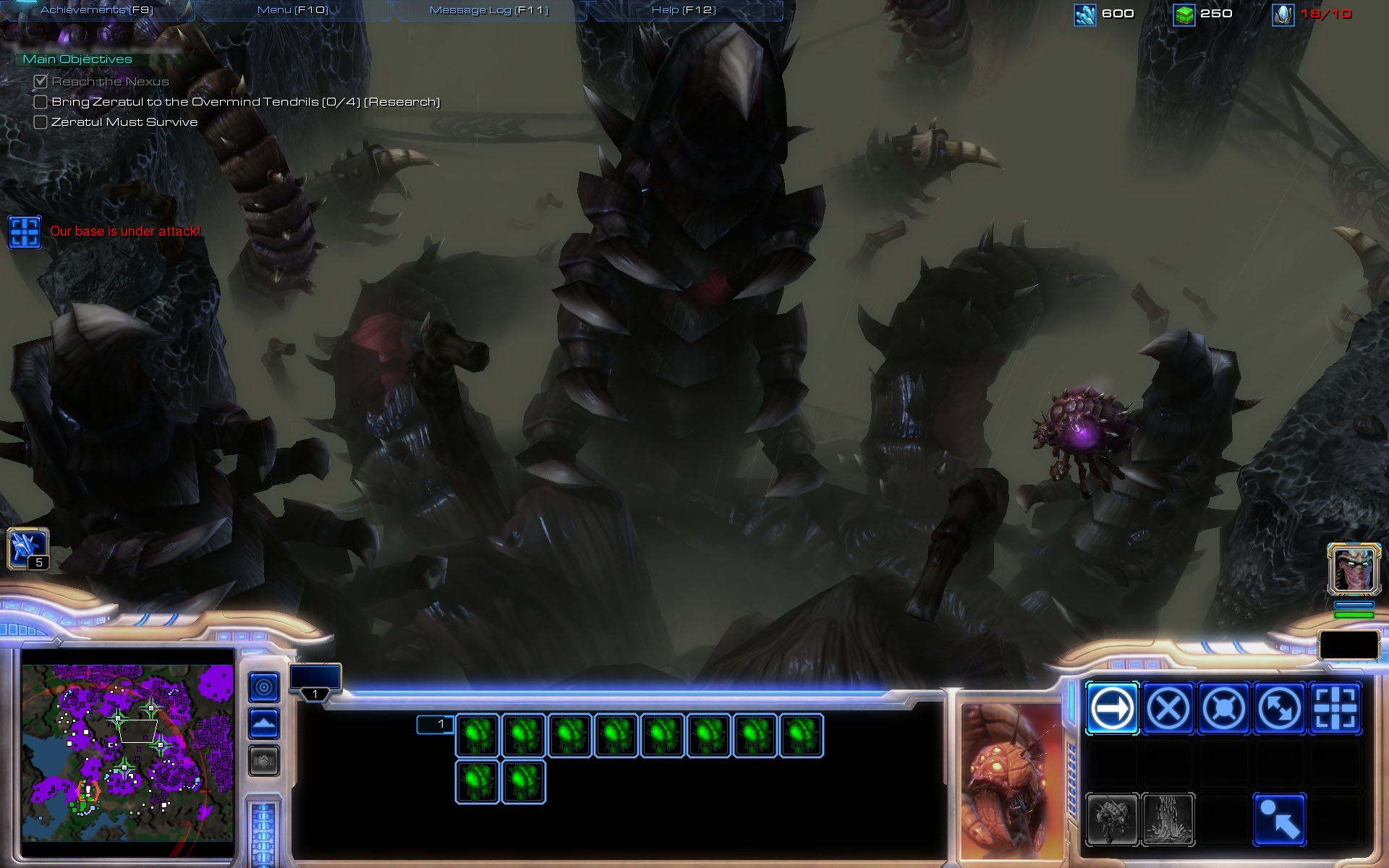Activate the Hold Position command
Screen dimensions: 1389x868
1223,708
